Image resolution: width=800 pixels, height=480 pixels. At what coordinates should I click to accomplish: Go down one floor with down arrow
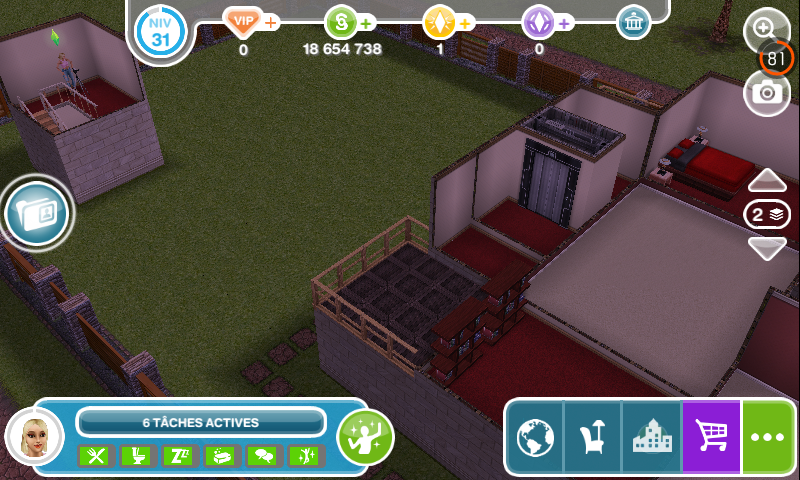tap(767, 249)
